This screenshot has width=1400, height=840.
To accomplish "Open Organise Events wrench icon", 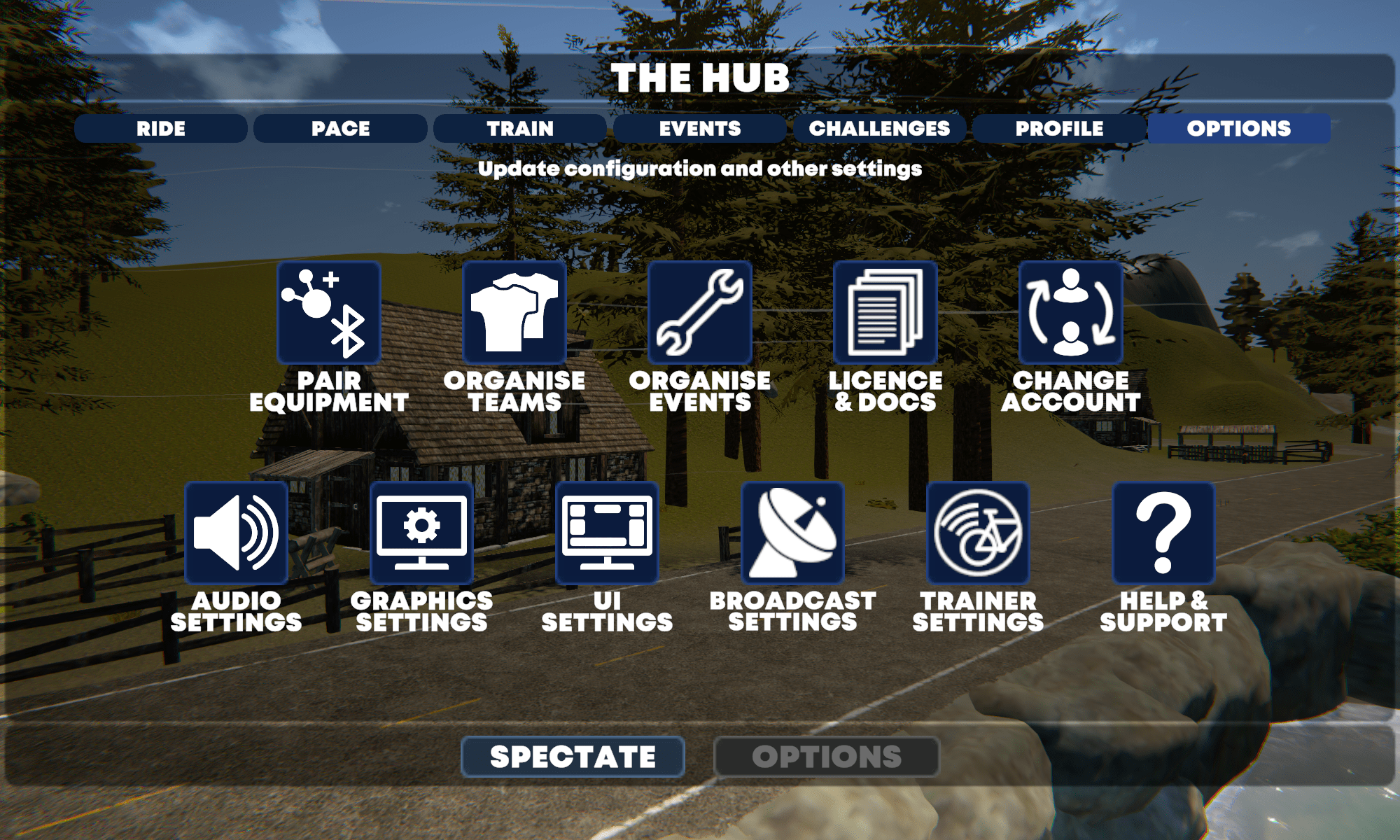I will tap(700, 313).
